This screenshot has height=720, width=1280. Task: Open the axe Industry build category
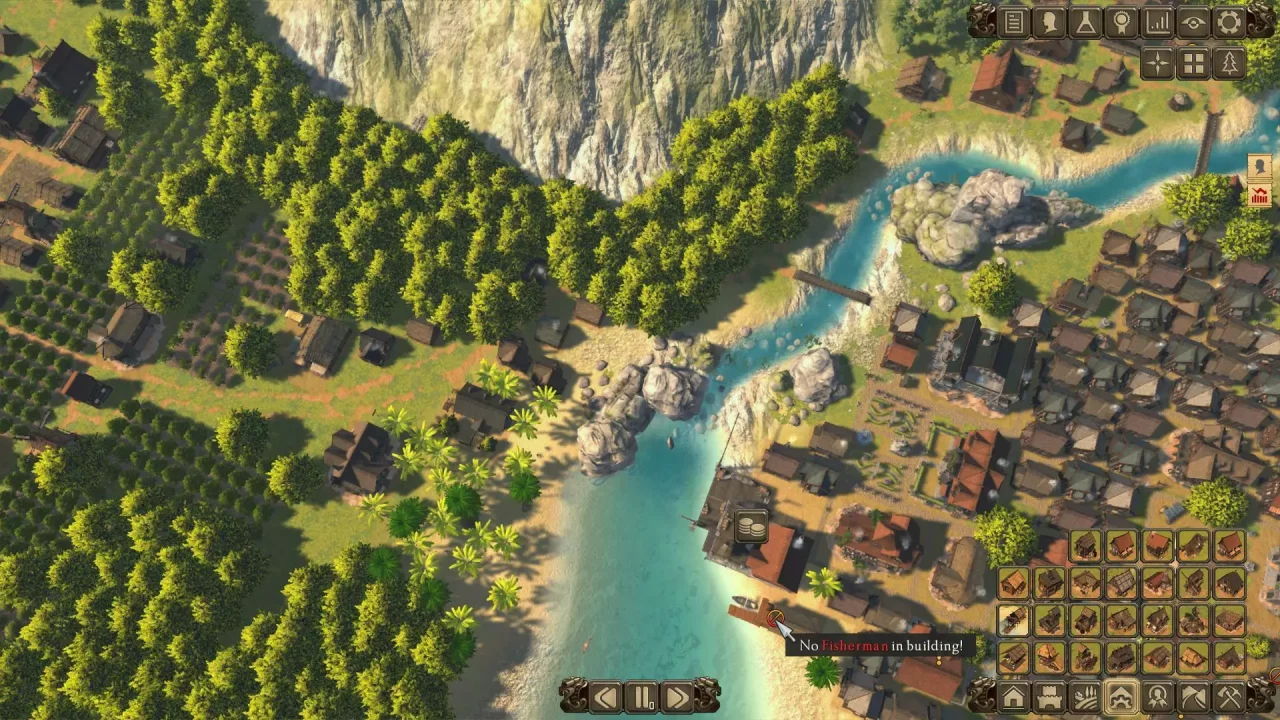click(1229, 700)
